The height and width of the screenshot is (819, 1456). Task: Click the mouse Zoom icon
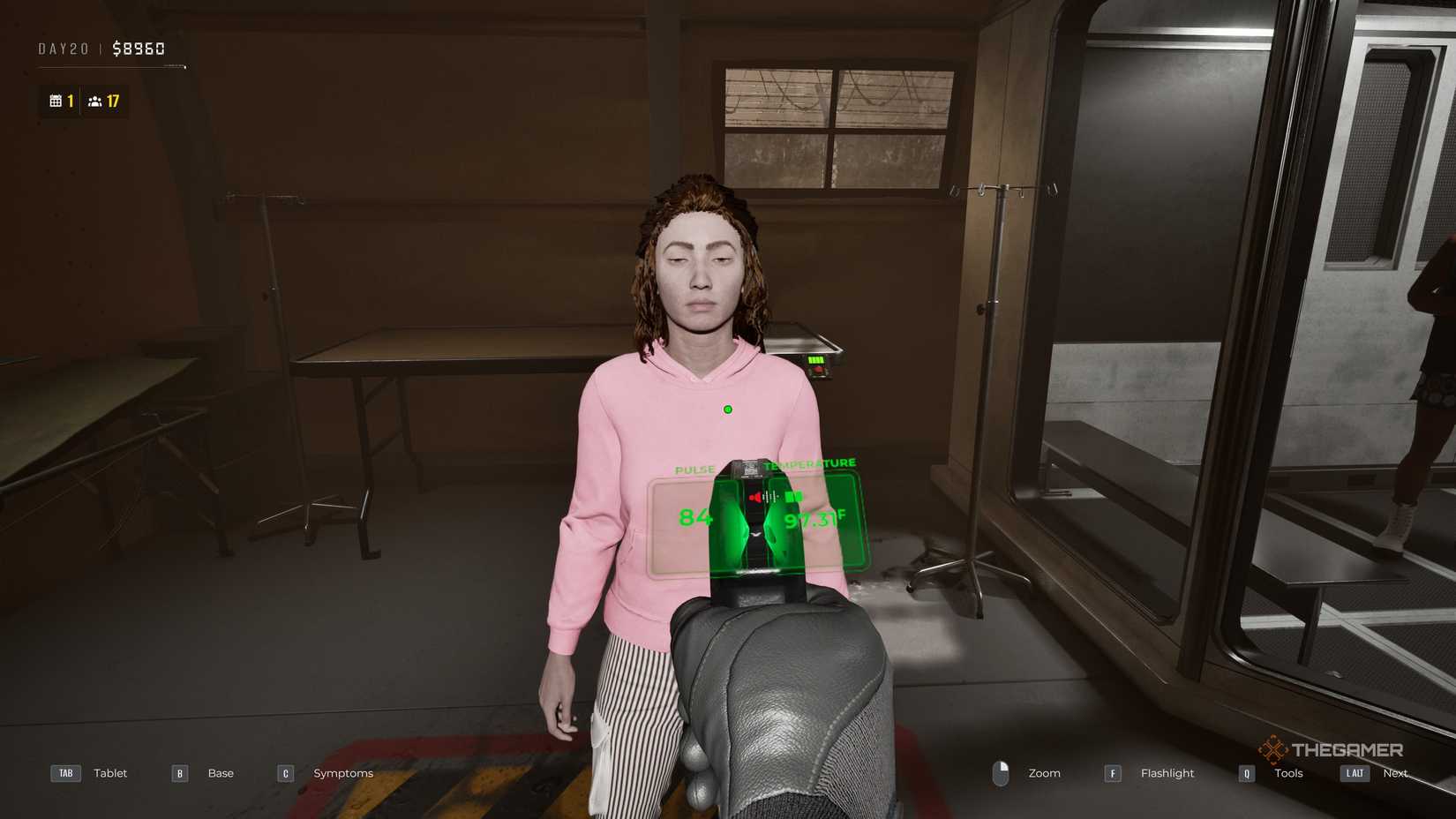(x=1002, y=772)
